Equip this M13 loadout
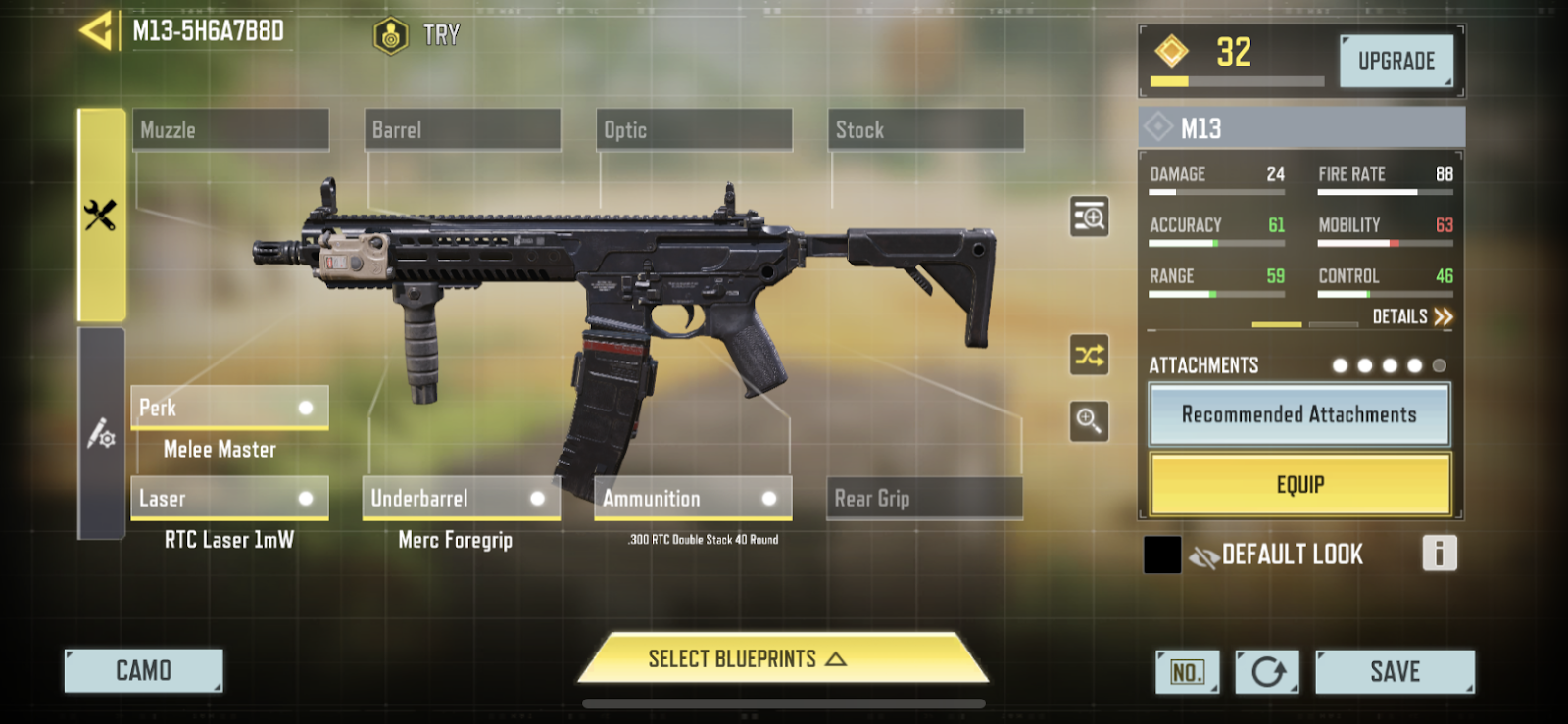 point(1299,484)
